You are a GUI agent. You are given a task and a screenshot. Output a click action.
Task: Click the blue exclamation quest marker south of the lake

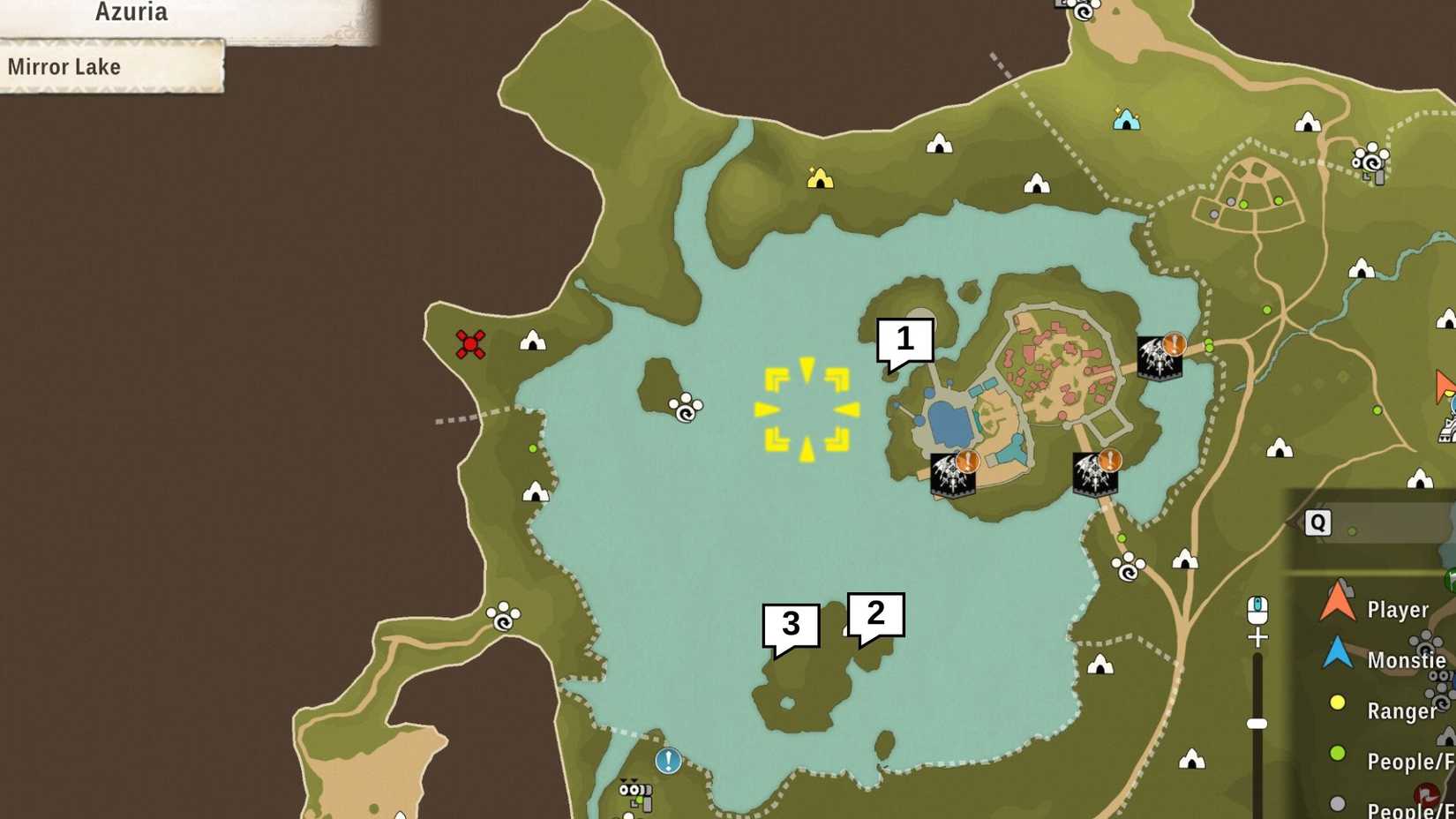pyautogui.click(x=668, y=759)
